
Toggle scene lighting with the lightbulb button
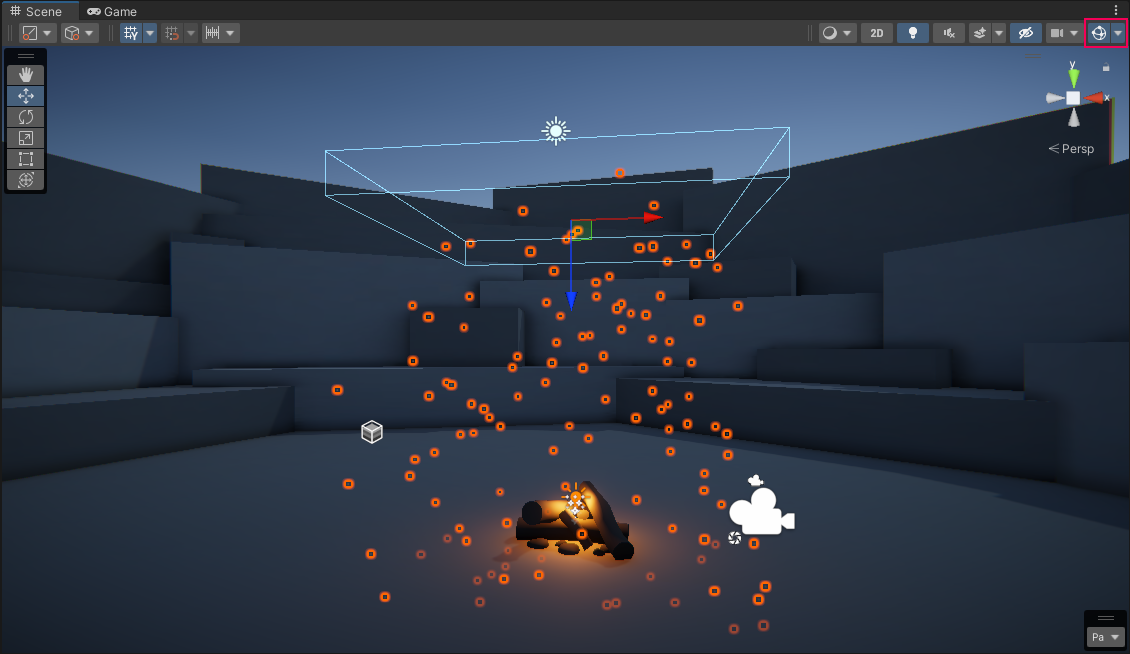[x=912, y=33]
